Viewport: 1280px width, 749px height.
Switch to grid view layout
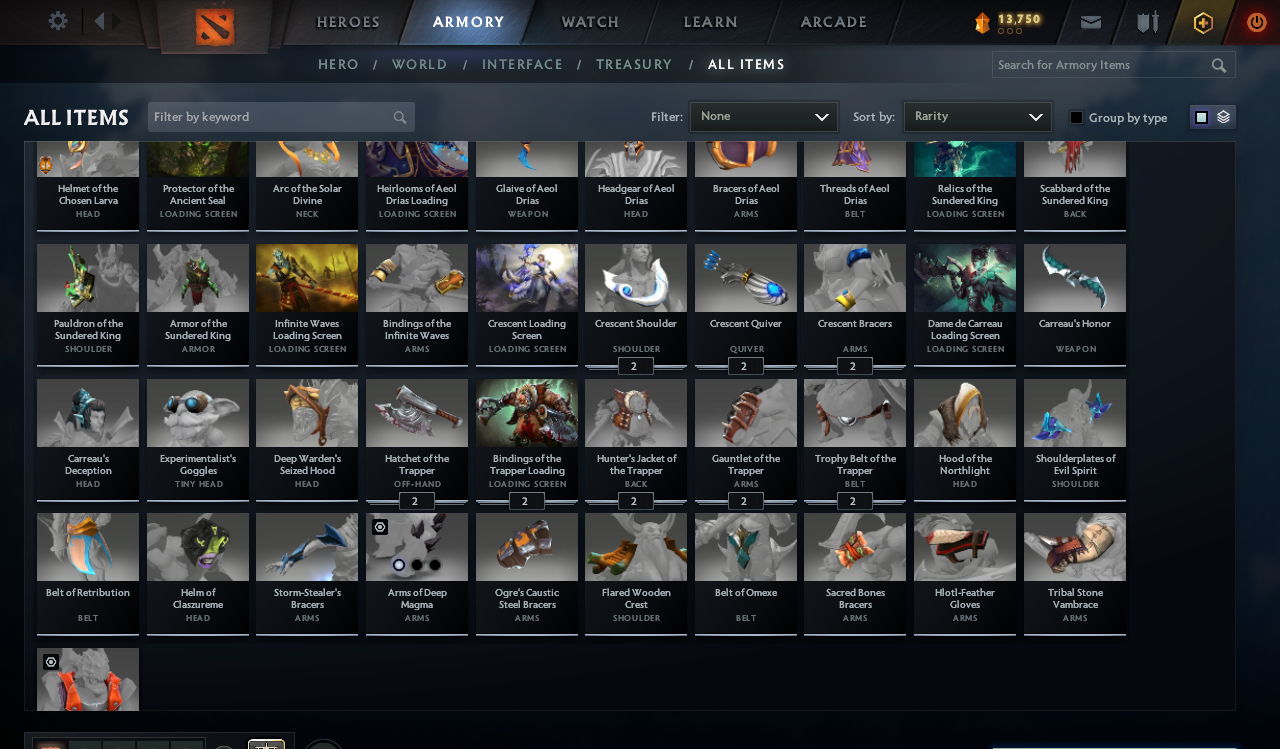pos(1200,116)
